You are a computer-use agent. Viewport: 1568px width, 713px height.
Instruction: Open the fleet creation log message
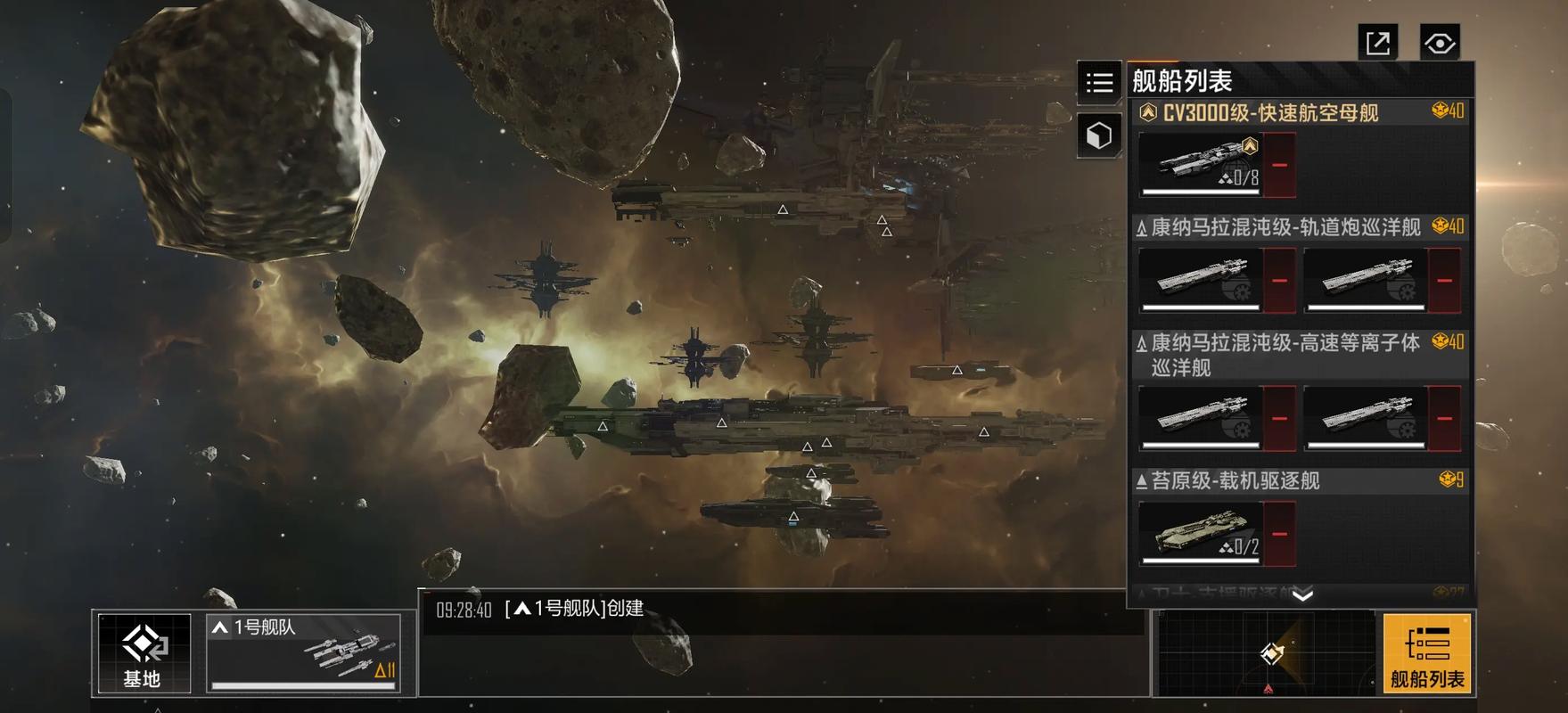[574, 609]
